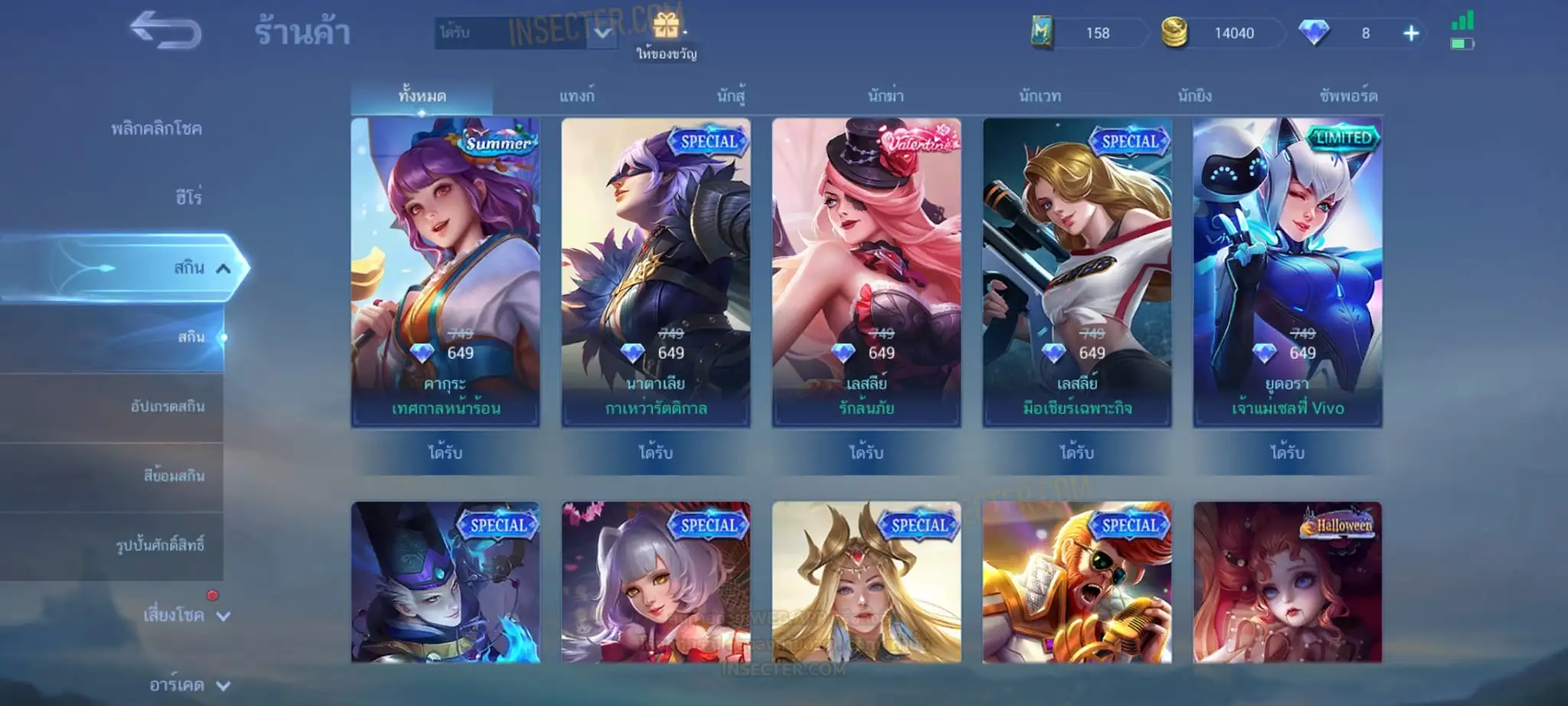This screenshot has width=1568, height=706.
Task: Select the Halloween skin card
Action: coord(1288,582)
